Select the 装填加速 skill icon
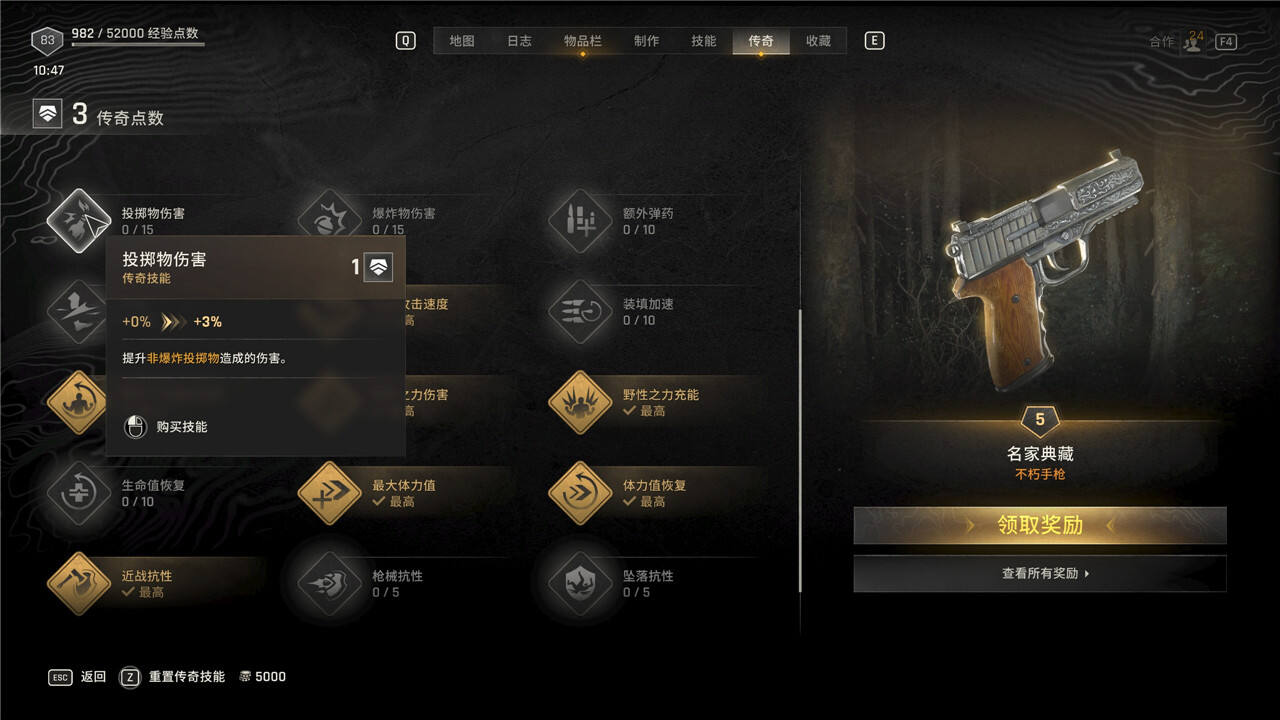Screen dimensions: 1280x720 580,312
